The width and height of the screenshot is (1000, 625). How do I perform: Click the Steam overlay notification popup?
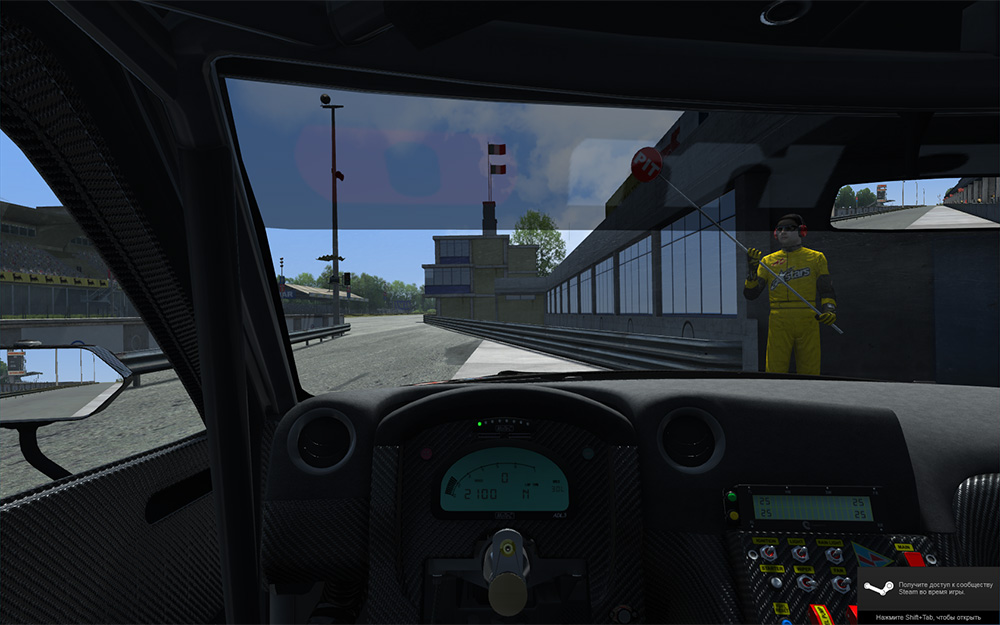[x=928, y=596]
